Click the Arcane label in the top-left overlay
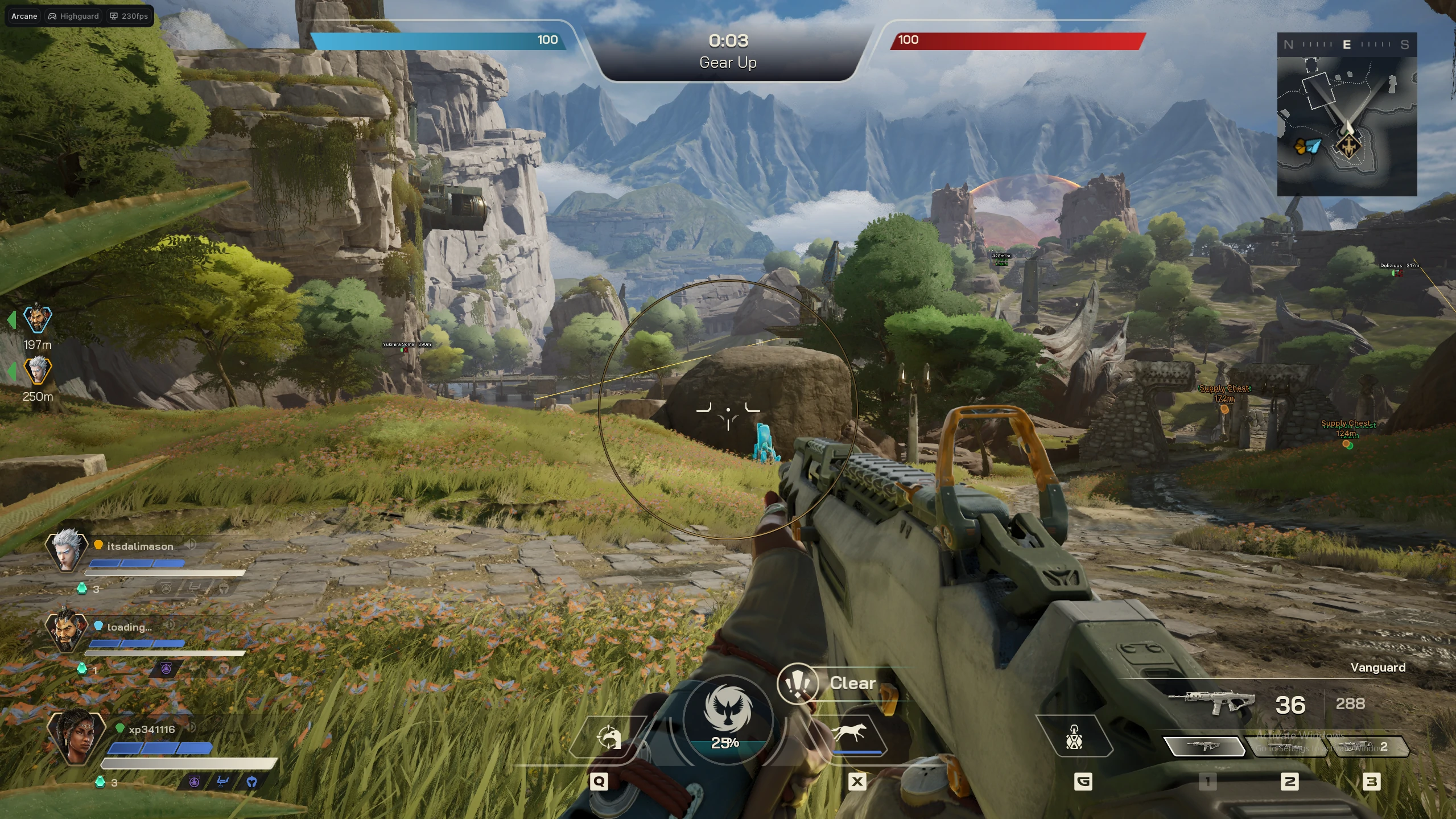 tap(23, 15)
